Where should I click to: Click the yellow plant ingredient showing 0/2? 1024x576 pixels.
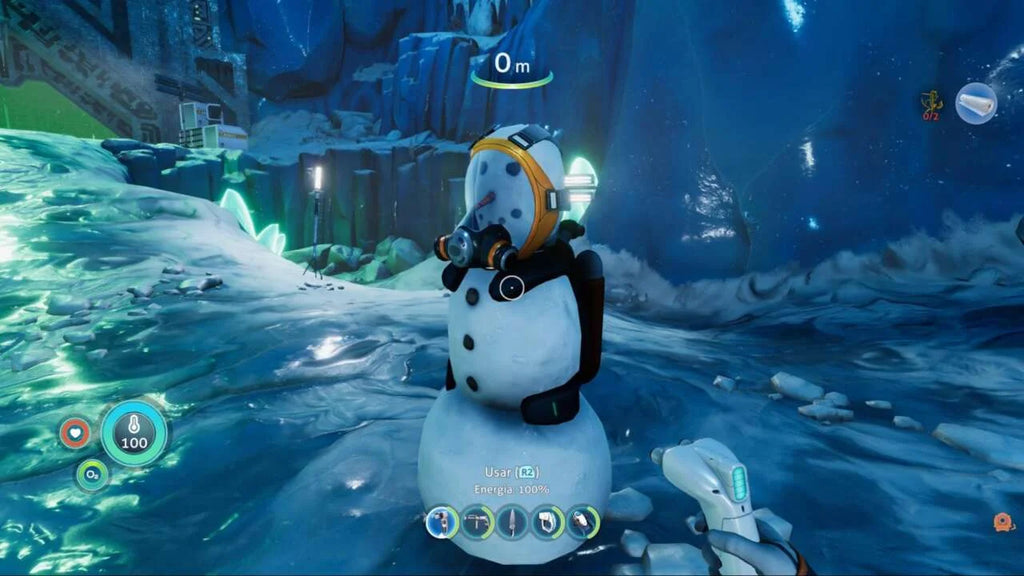(x=932, y=103)
